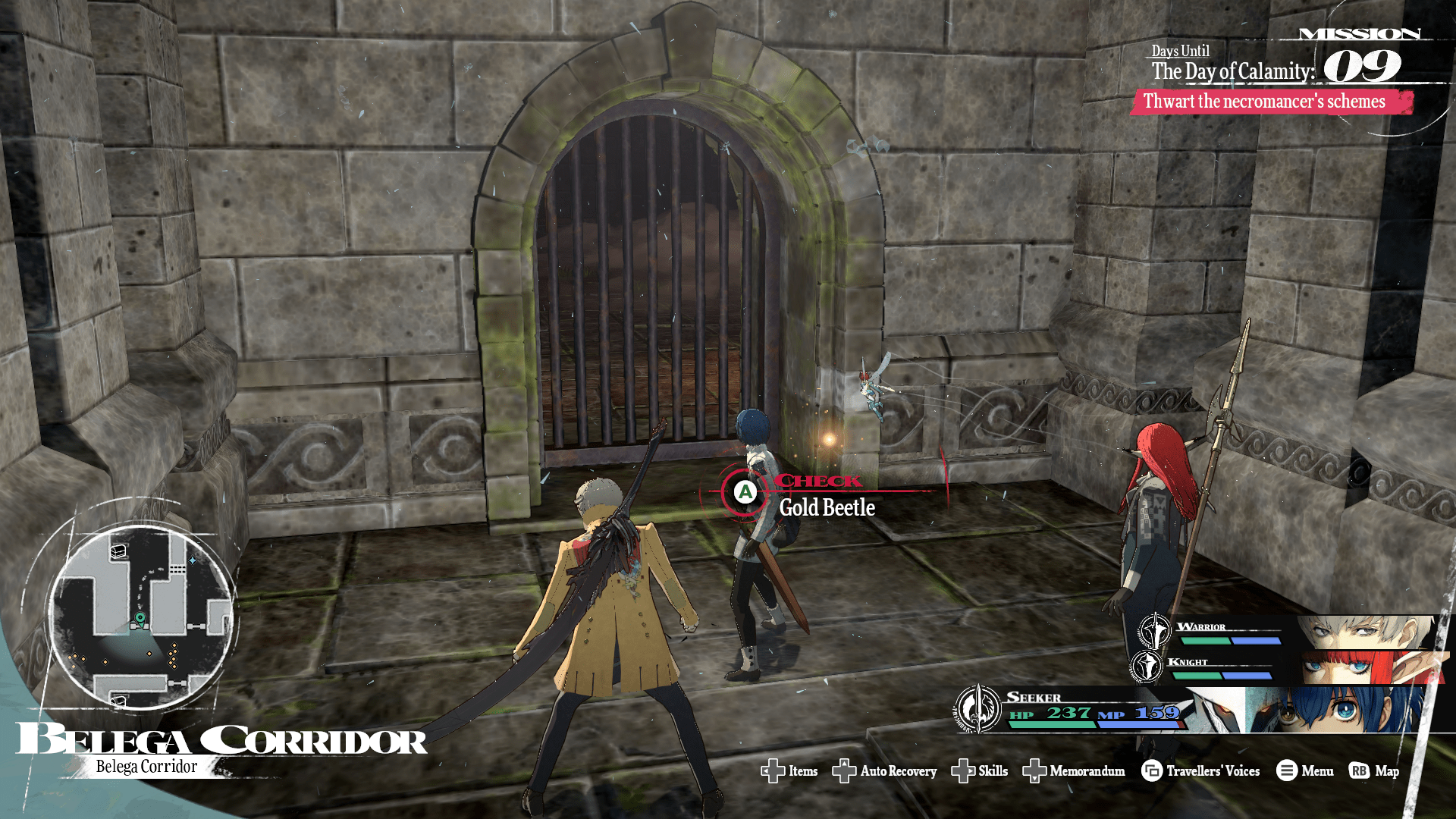The image size is (1456, 819).
Task: Click the Seeker archetype emblem icon
Action: (978, 709)
